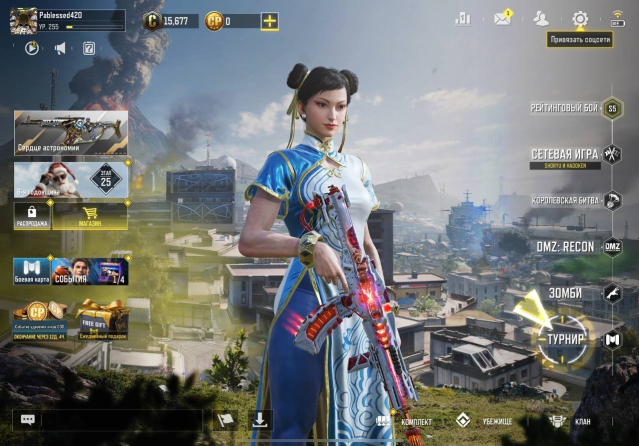
Task: Add CP with the yellow plus button
Action: (270, 21)
